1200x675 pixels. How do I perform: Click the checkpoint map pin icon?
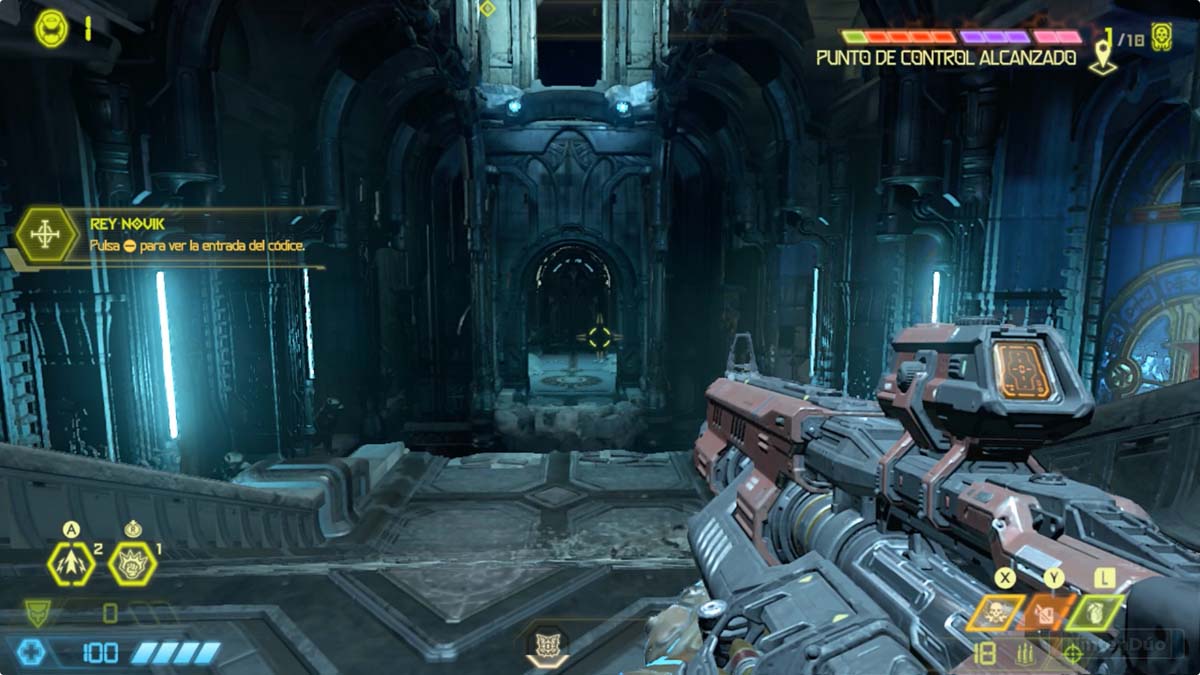coord(1103,50)
